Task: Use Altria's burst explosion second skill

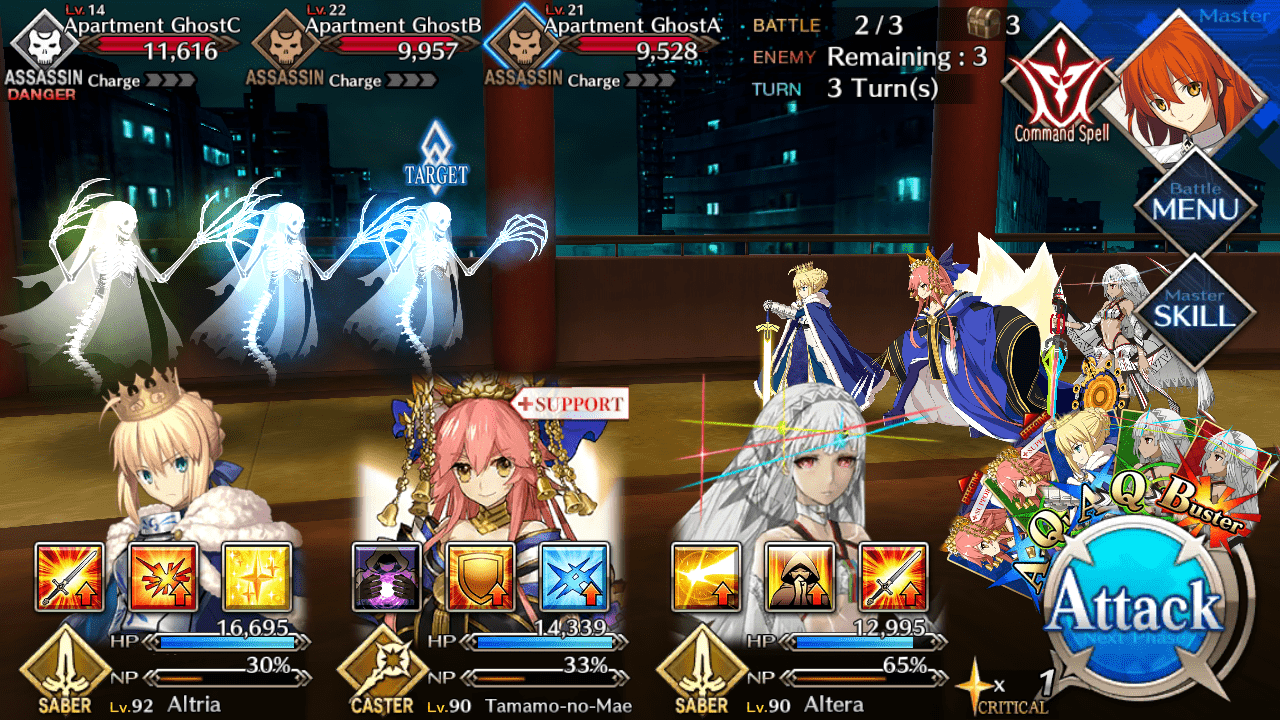Action: 163,577
